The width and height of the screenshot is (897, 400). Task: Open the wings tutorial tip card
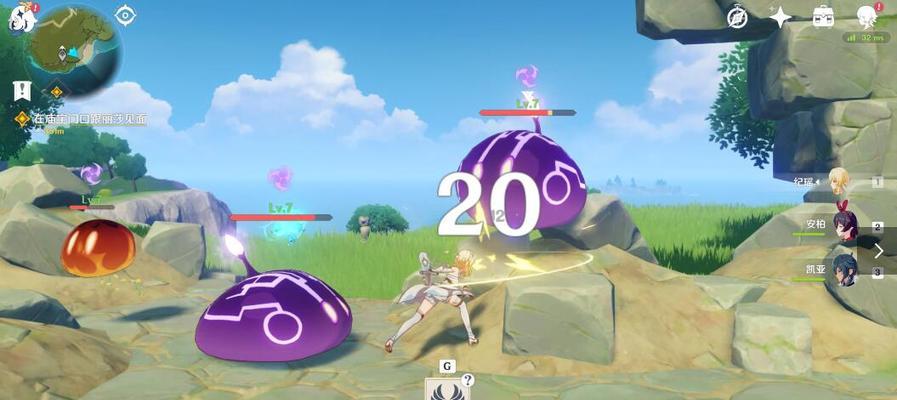pos(446,389)
